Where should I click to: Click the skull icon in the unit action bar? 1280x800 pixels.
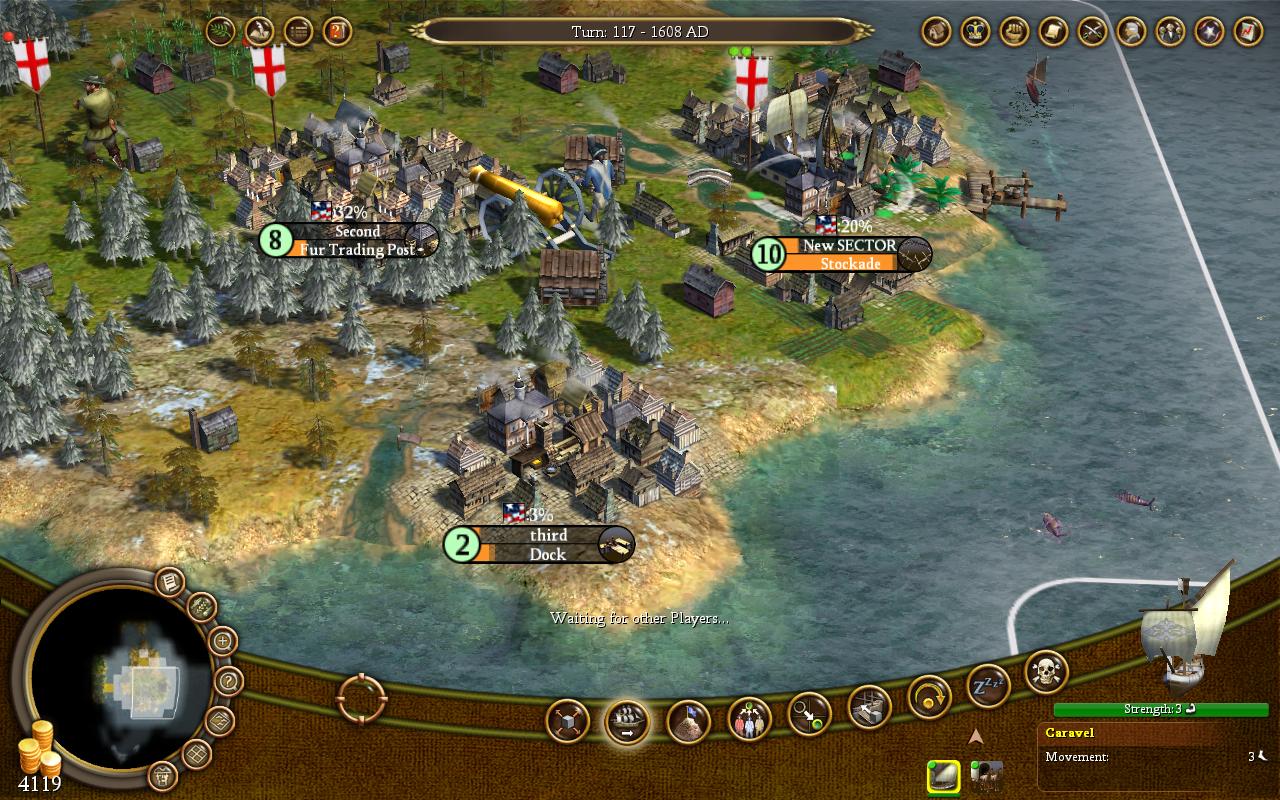click(x=1044, y=672)
